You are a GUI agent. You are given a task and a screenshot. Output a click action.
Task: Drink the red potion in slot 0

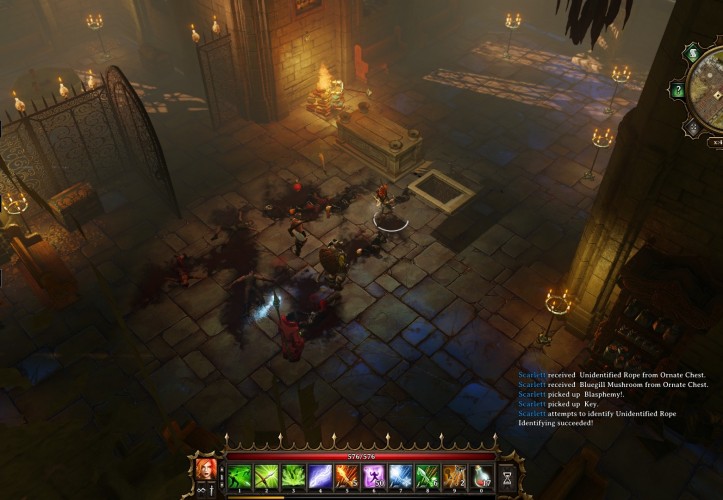click(481, 476)
